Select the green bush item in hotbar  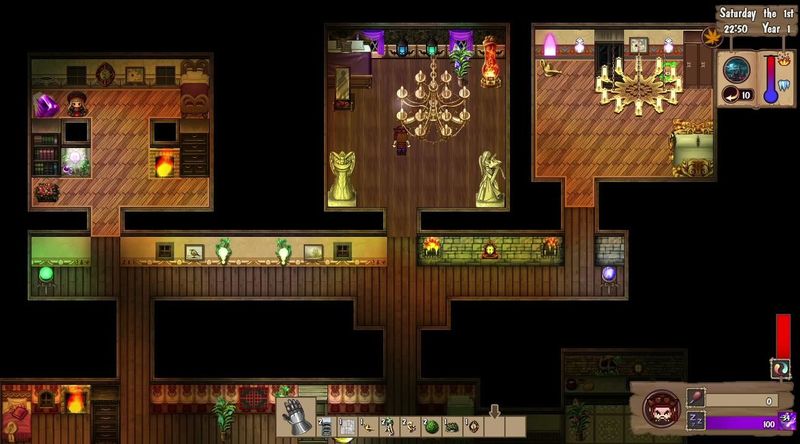[431, 427]
